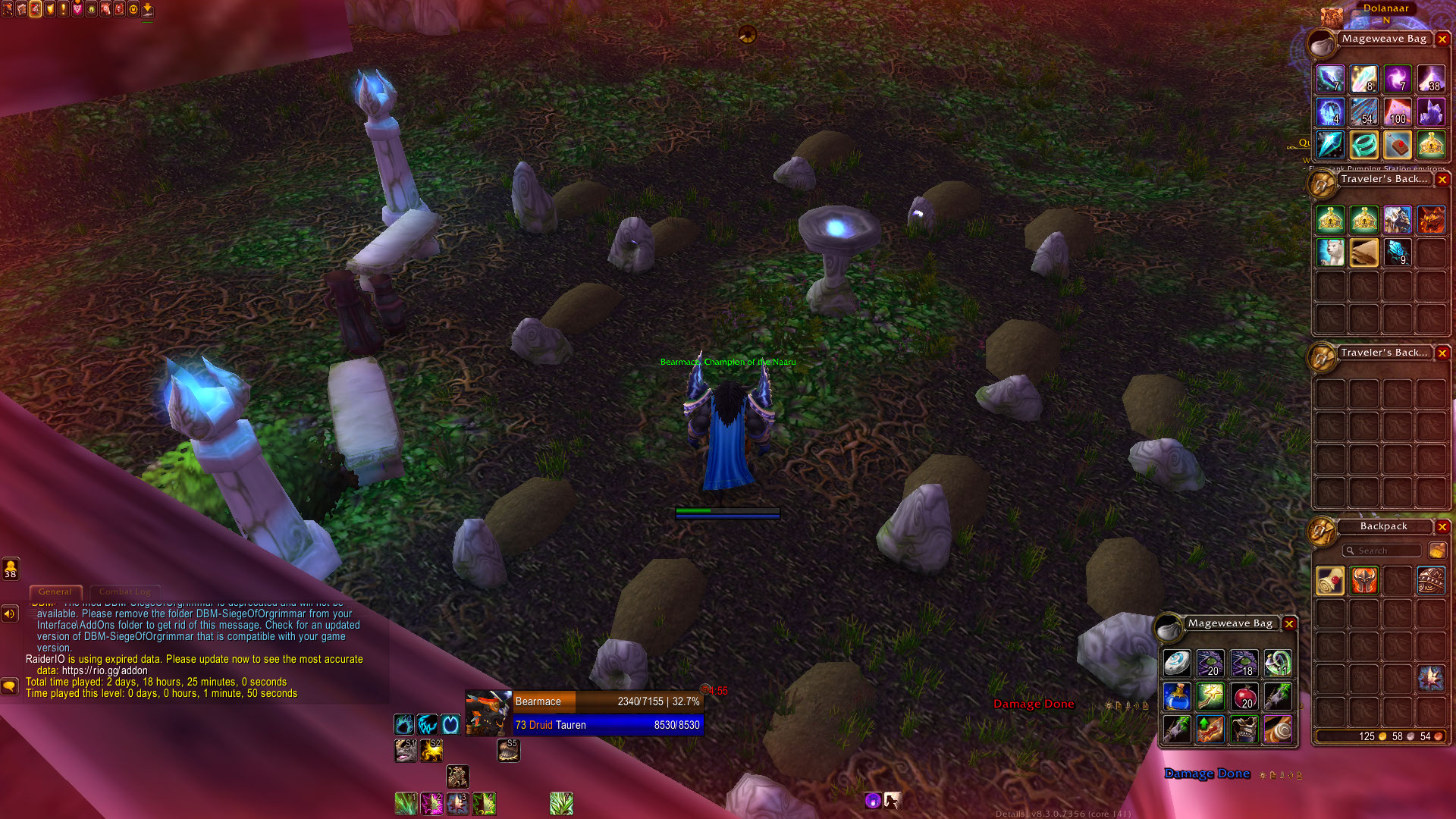Screen dimensions: 1456x819
Task: Use the action bar ability in slot 7
Action: pyautogui.click(x=561, y=803)
